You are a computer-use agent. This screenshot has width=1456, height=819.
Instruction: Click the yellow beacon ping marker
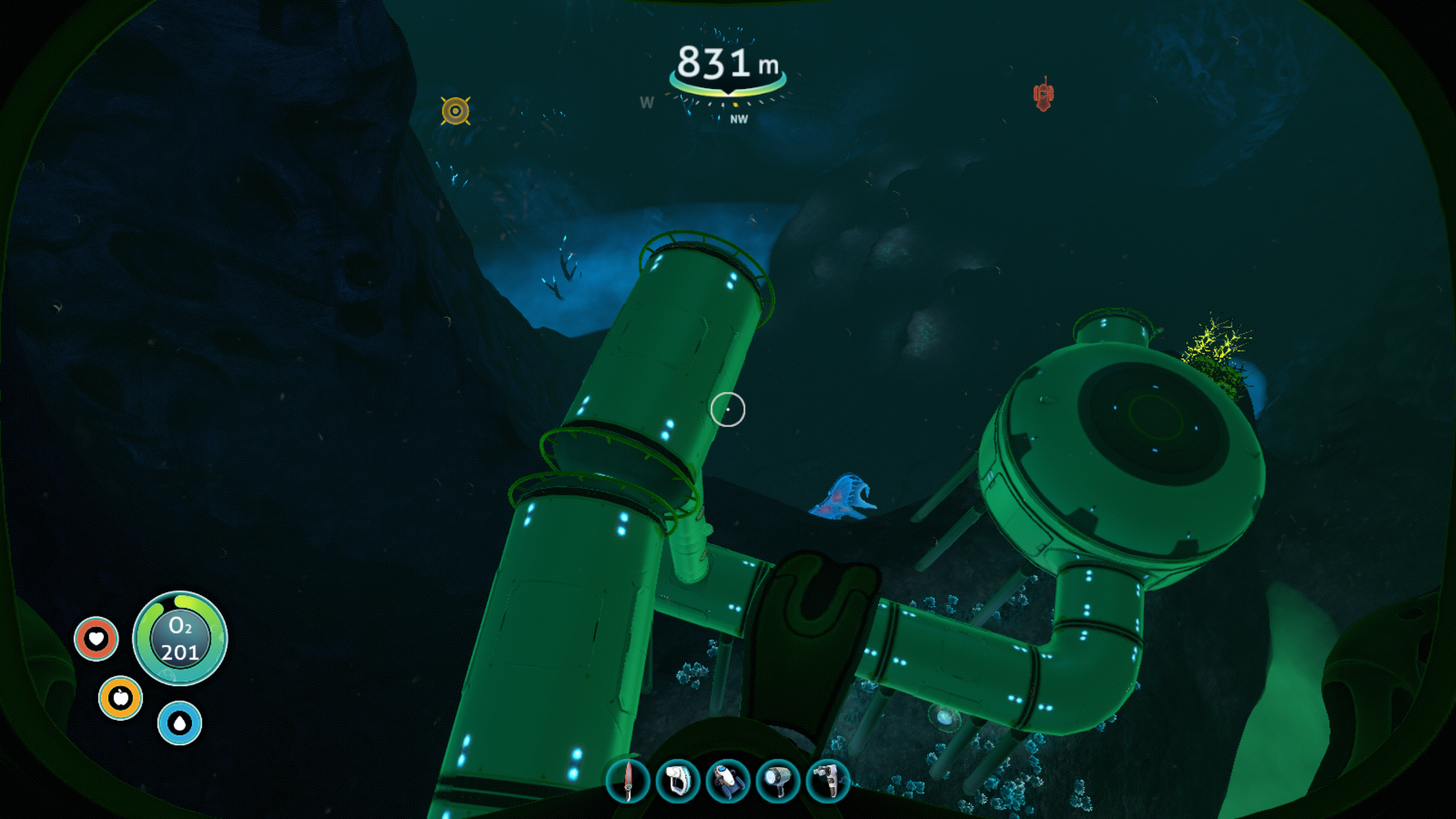pos(456,111)
